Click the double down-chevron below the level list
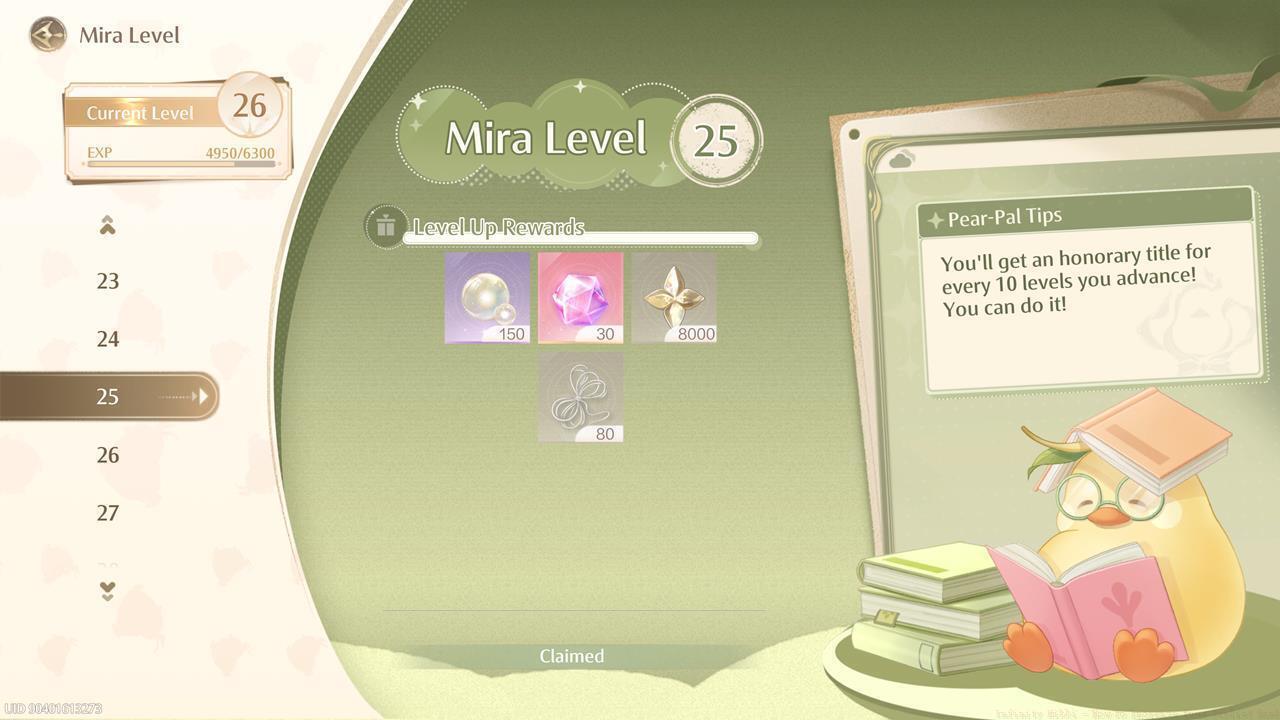This screenshot has width=1280, height=720. 108,592
